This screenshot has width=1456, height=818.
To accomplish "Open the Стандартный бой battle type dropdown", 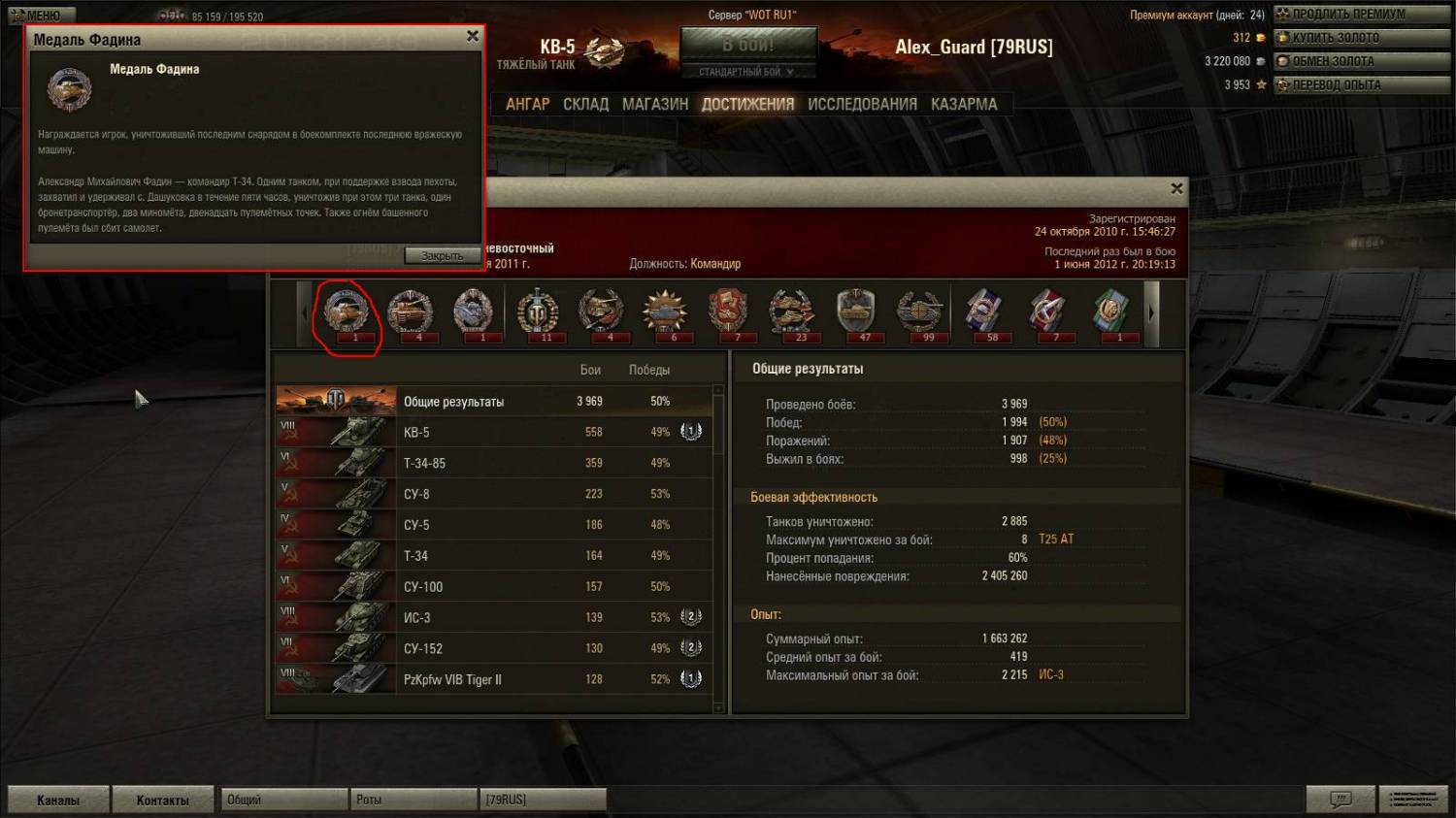I will pos(747,72).
